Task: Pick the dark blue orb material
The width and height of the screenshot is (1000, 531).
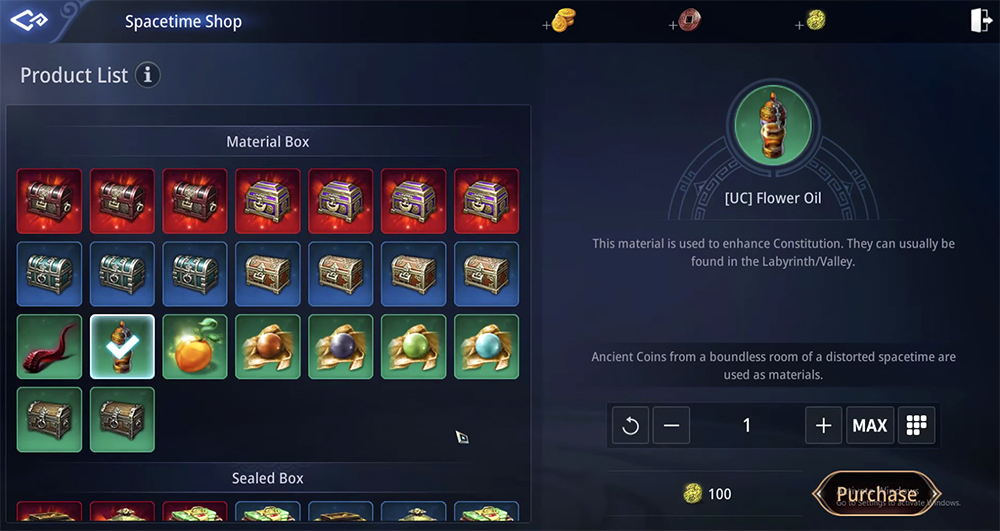Action: click(x=341, y=347)
